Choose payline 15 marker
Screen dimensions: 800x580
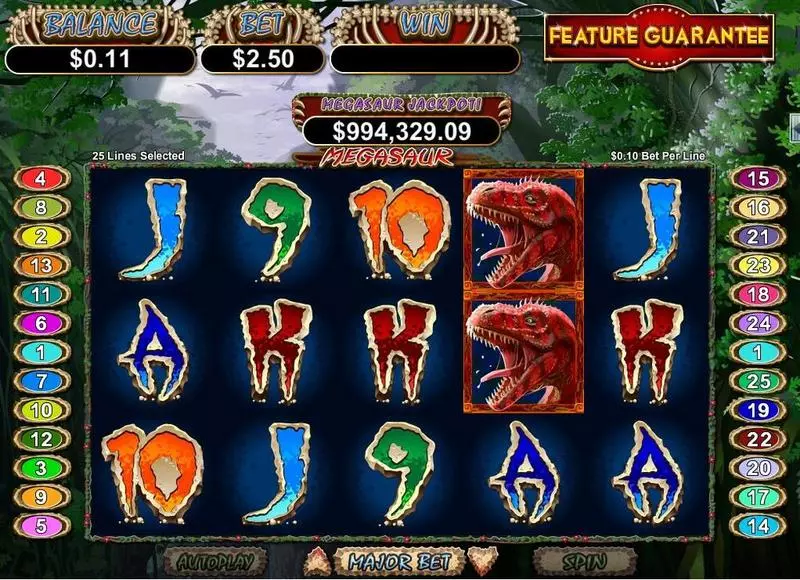759,179
